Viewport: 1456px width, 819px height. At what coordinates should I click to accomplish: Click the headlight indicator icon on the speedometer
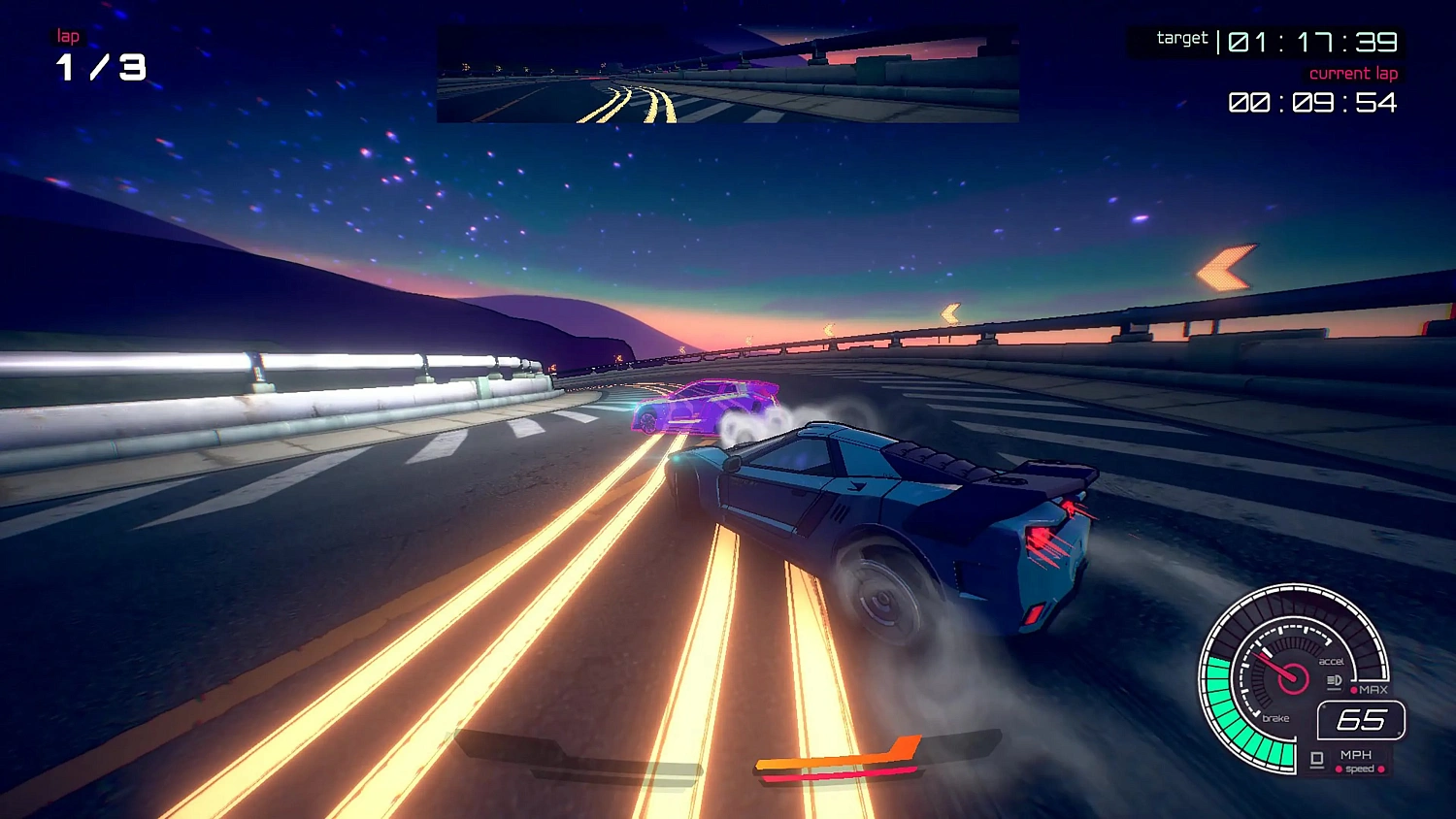click(1334, 679)
